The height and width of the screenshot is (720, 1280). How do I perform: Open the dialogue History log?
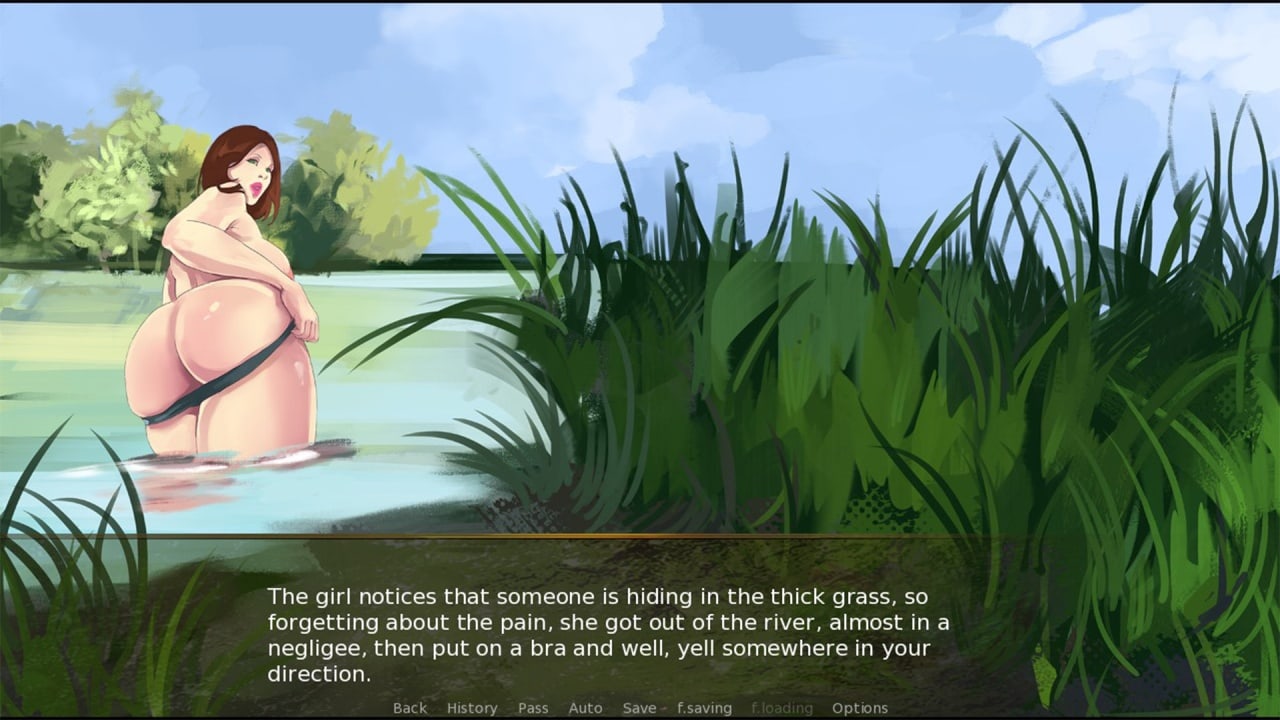coord(472,708)
